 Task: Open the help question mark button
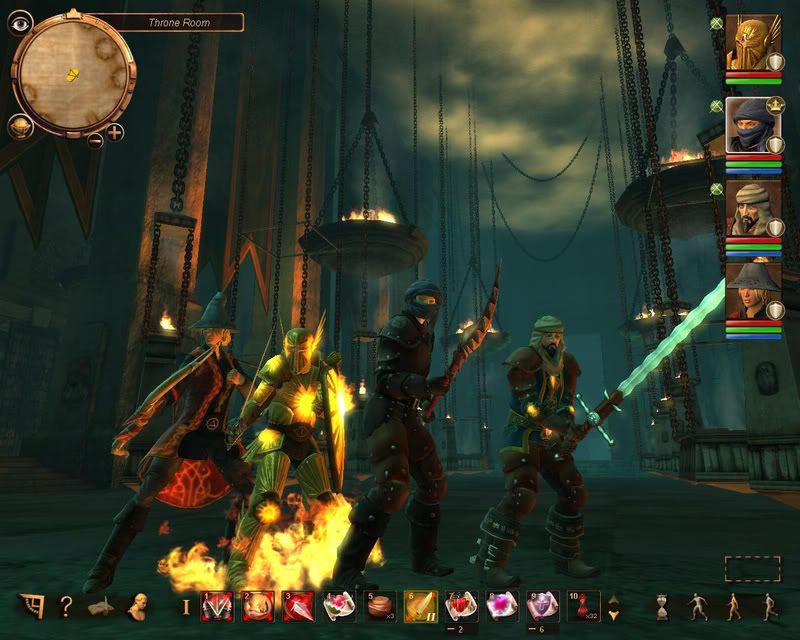(66, 605)
